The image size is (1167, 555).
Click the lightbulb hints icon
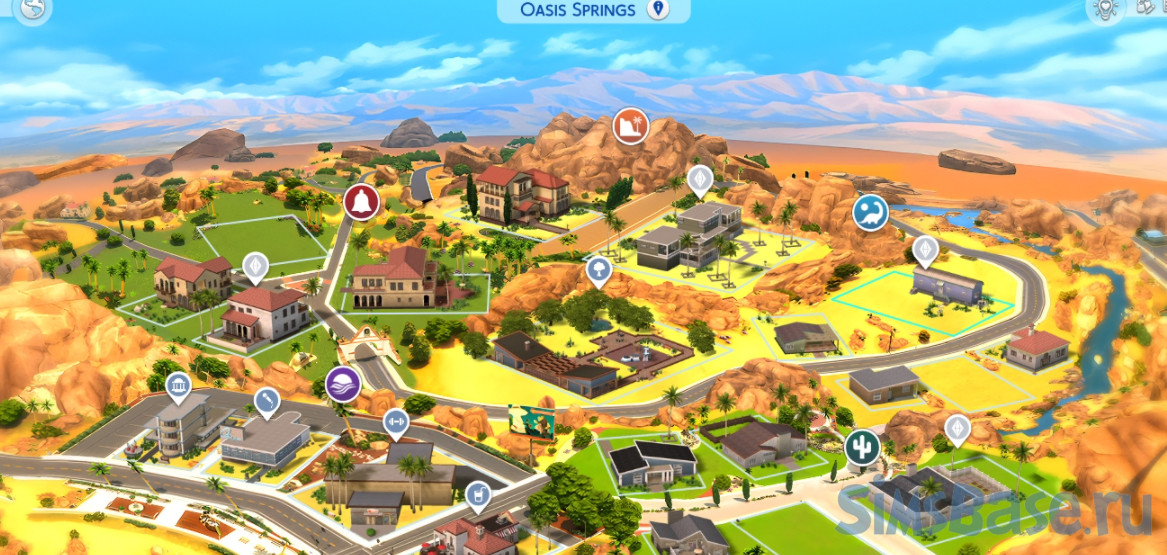(x=1105, y=9)
